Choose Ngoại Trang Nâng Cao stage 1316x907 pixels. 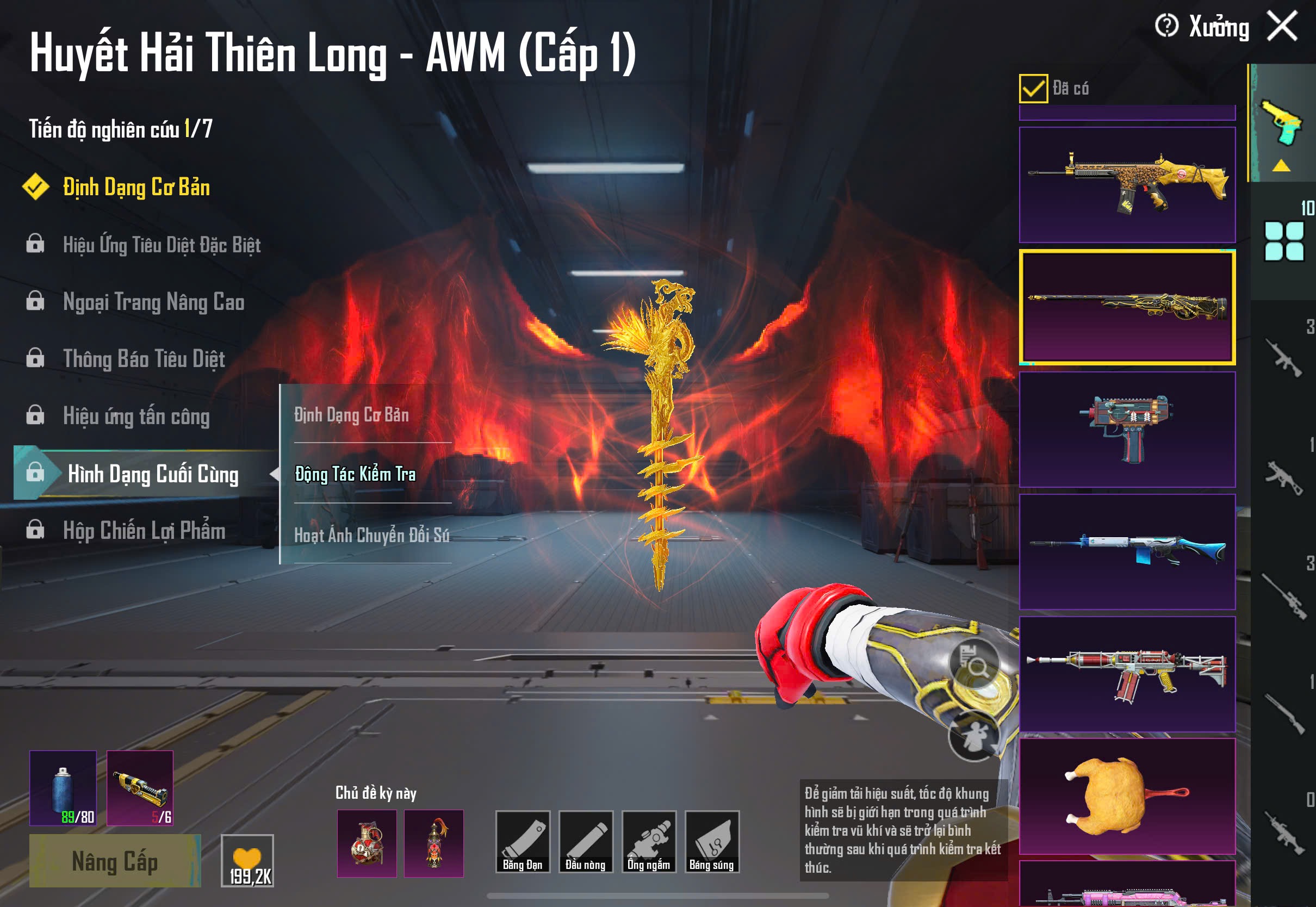pyautogui.click(x=153, y=302)
